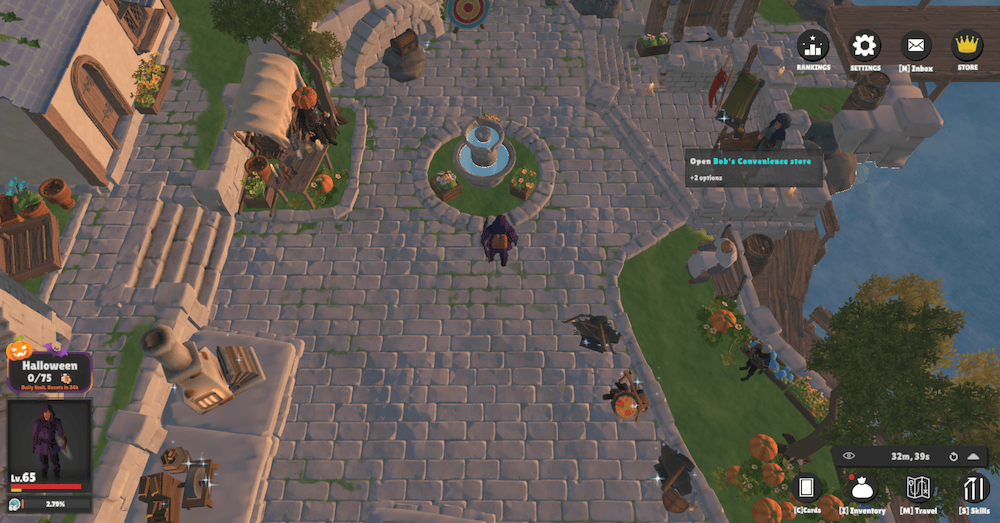Open the Settings gear menu
The image size is (1000, 523).
pos(865,46)
